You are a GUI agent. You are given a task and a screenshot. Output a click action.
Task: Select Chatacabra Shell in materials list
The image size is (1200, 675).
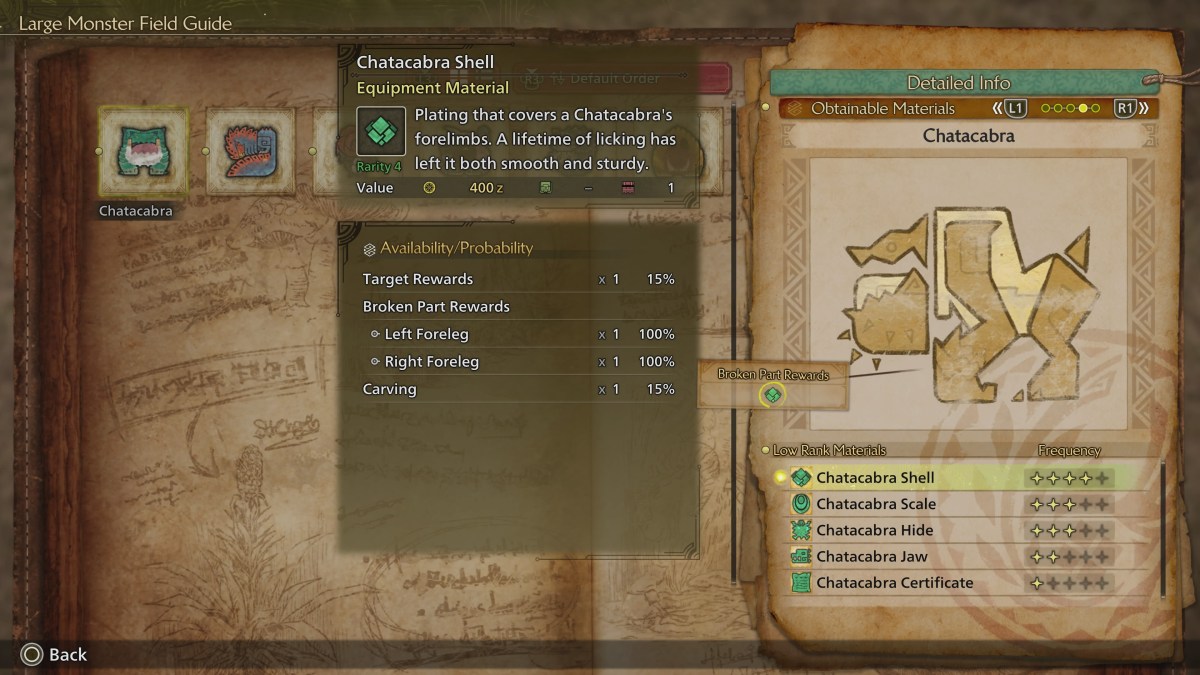[875, 478]
